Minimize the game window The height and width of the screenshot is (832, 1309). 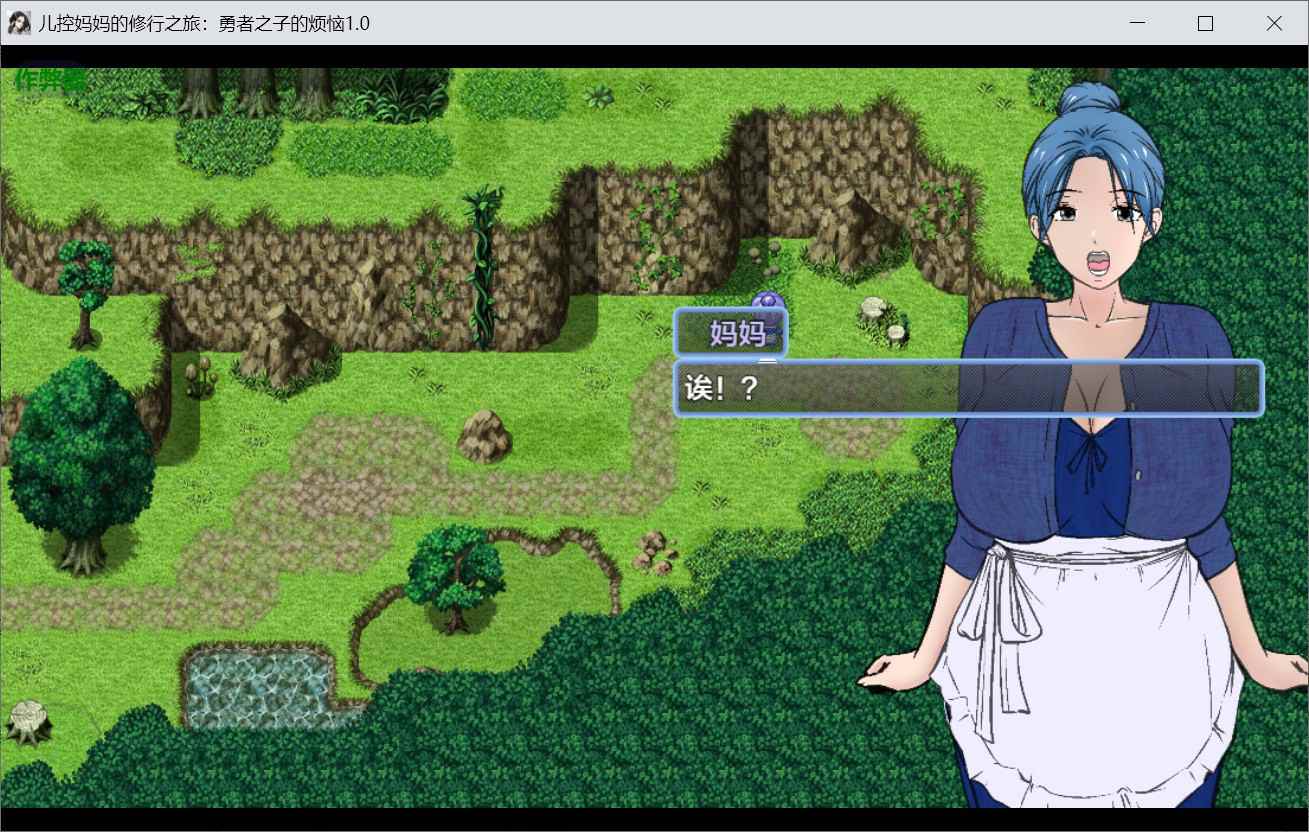1137,24
